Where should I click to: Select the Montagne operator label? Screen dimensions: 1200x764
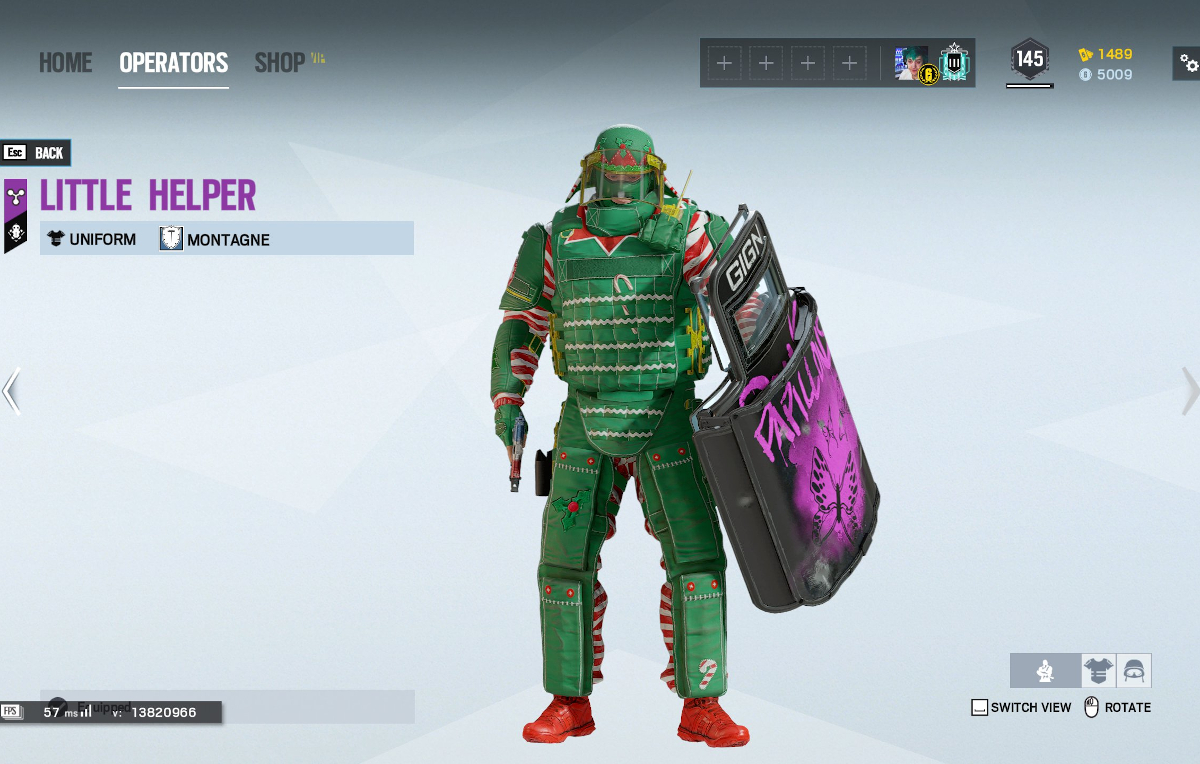tap(215, 239)
